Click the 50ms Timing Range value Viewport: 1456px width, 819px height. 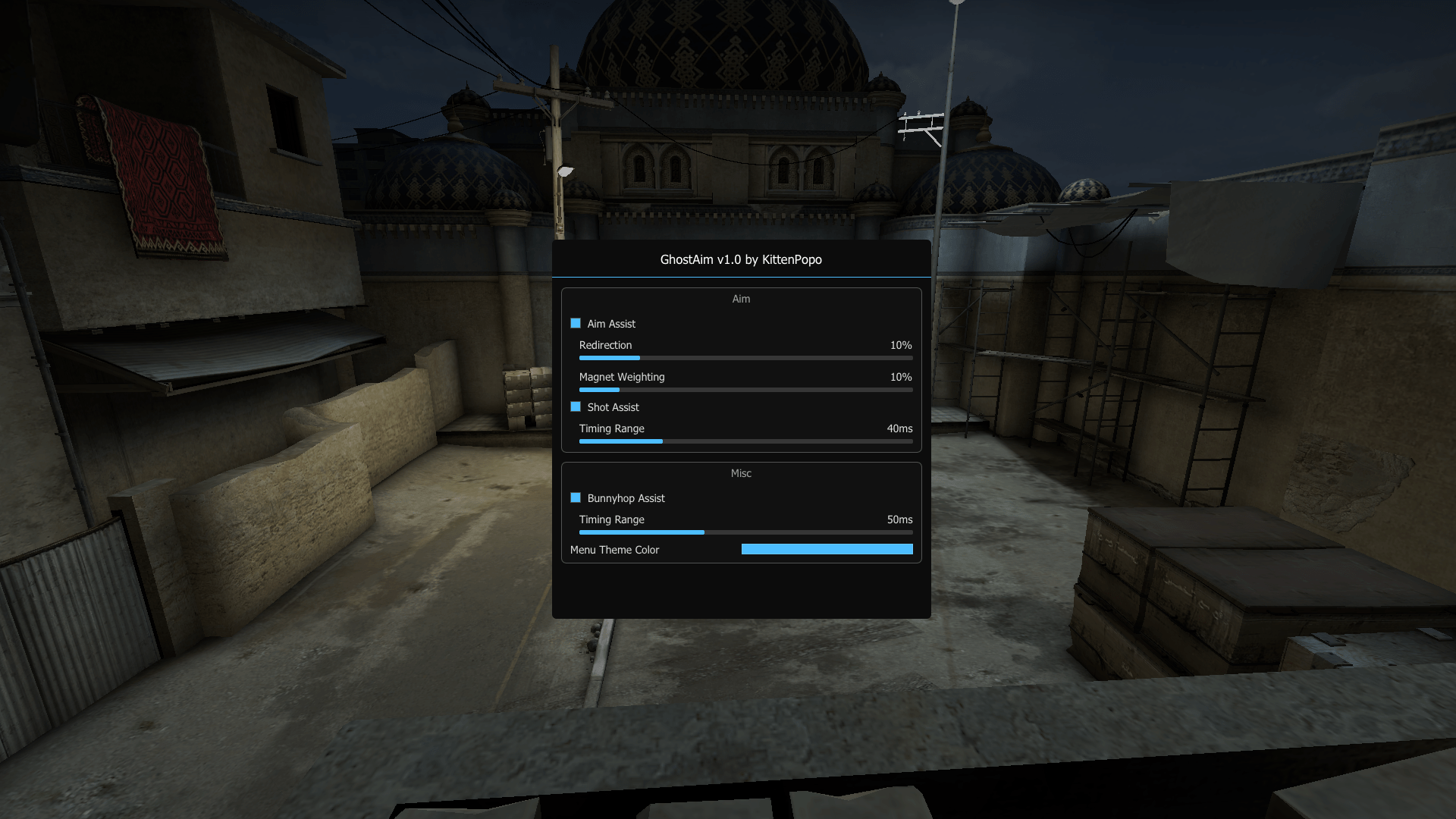point(899,519)
